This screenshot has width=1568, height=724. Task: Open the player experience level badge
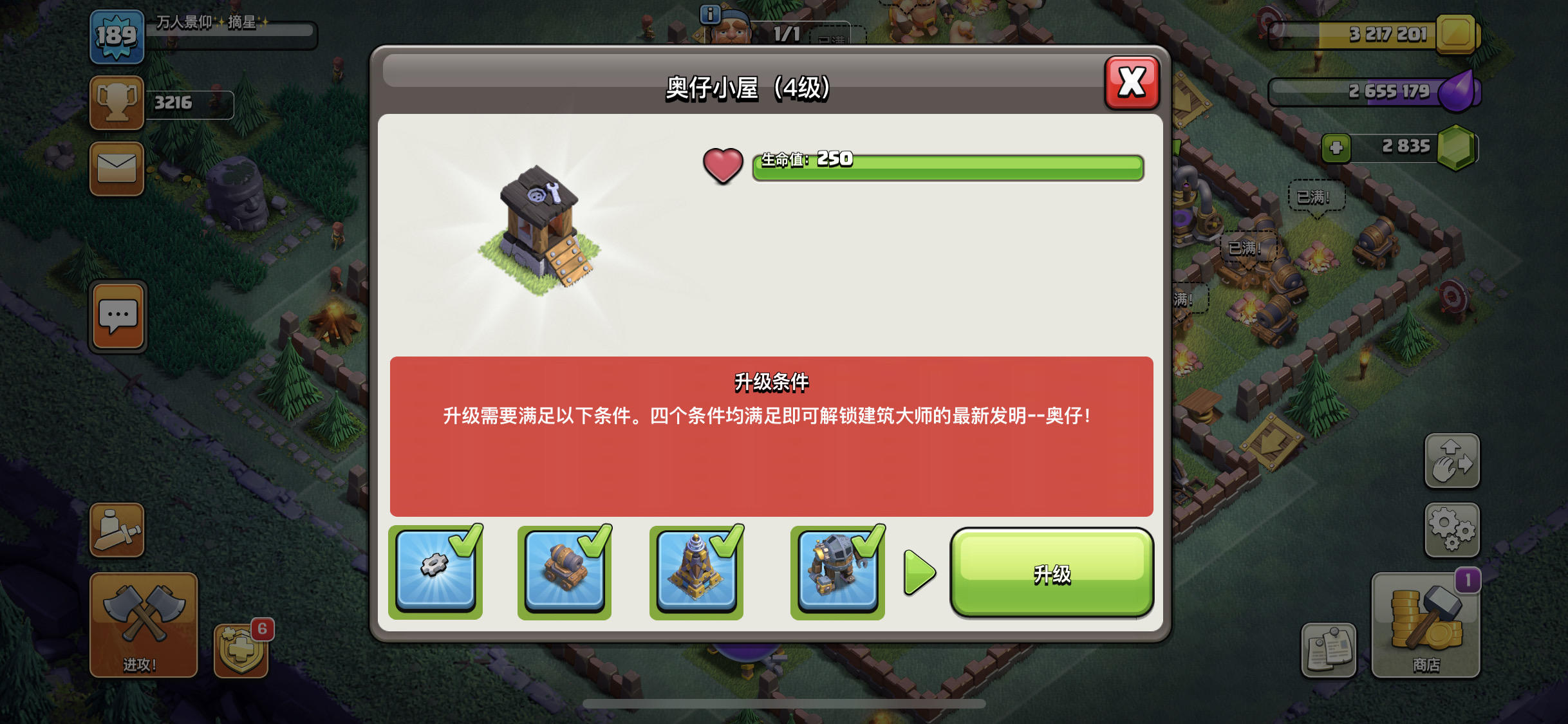117,37
